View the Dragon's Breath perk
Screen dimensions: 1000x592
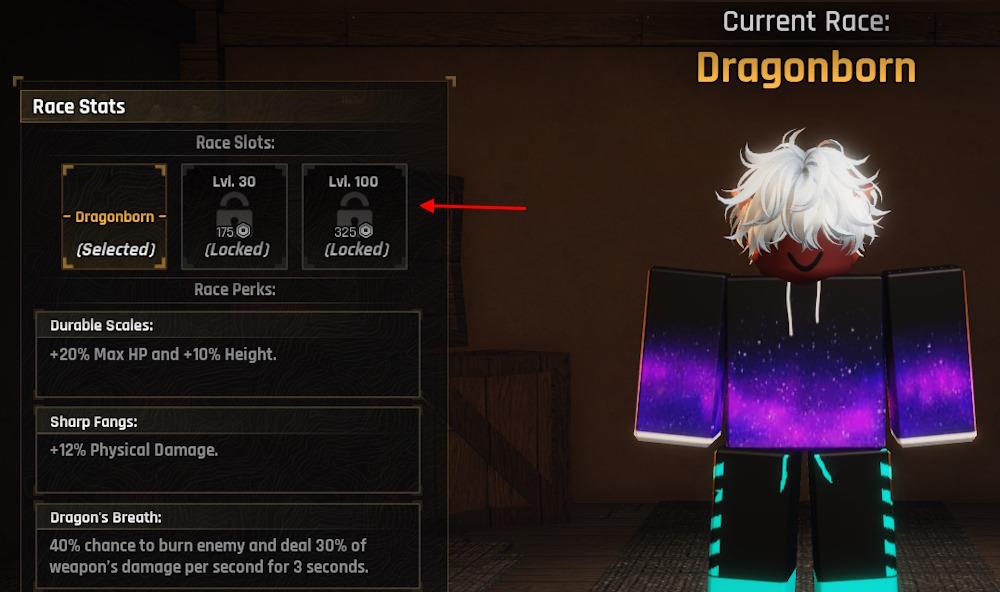pos(228,545)
